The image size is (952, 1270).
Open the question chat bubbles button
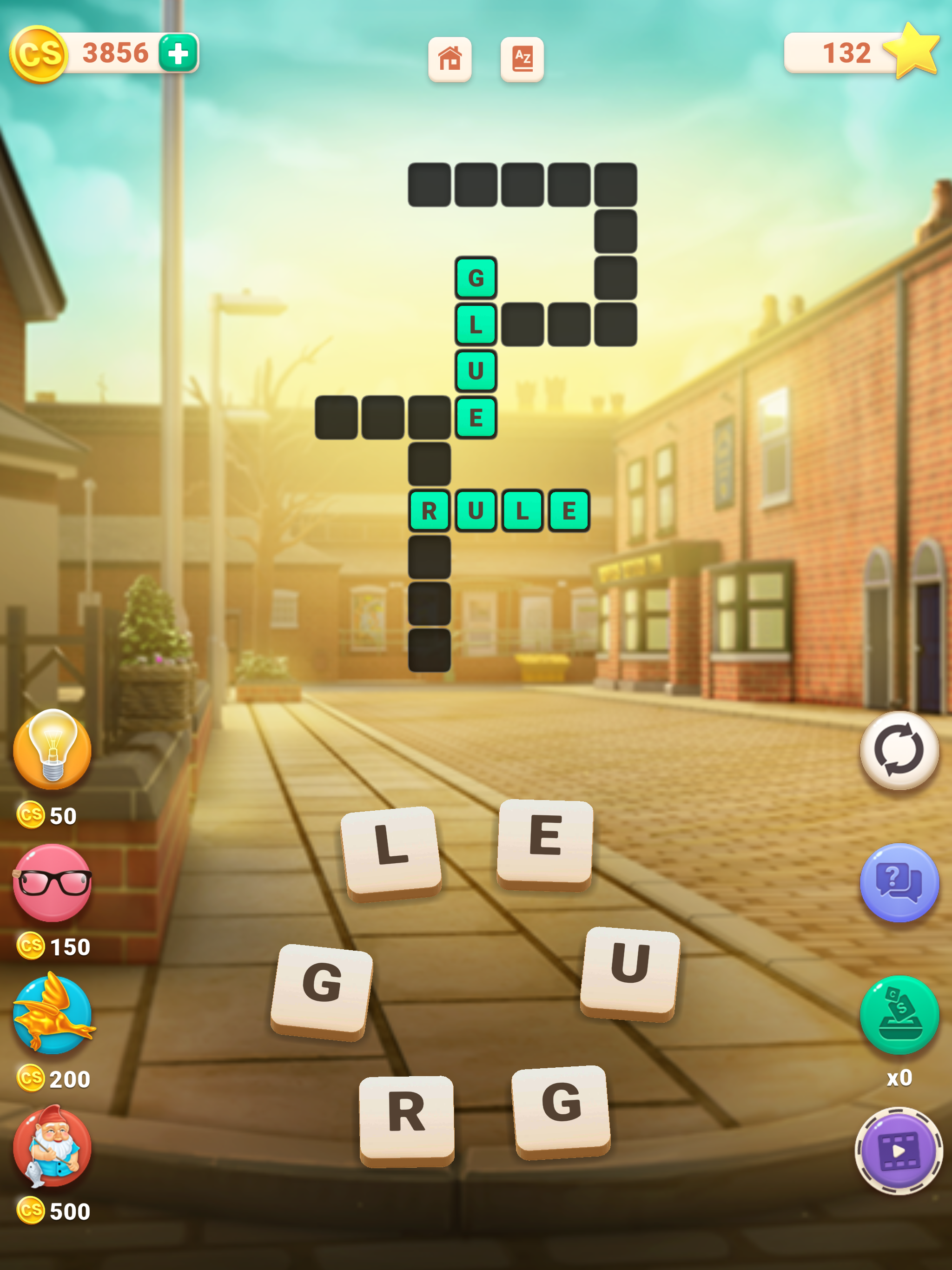[899, 882]
